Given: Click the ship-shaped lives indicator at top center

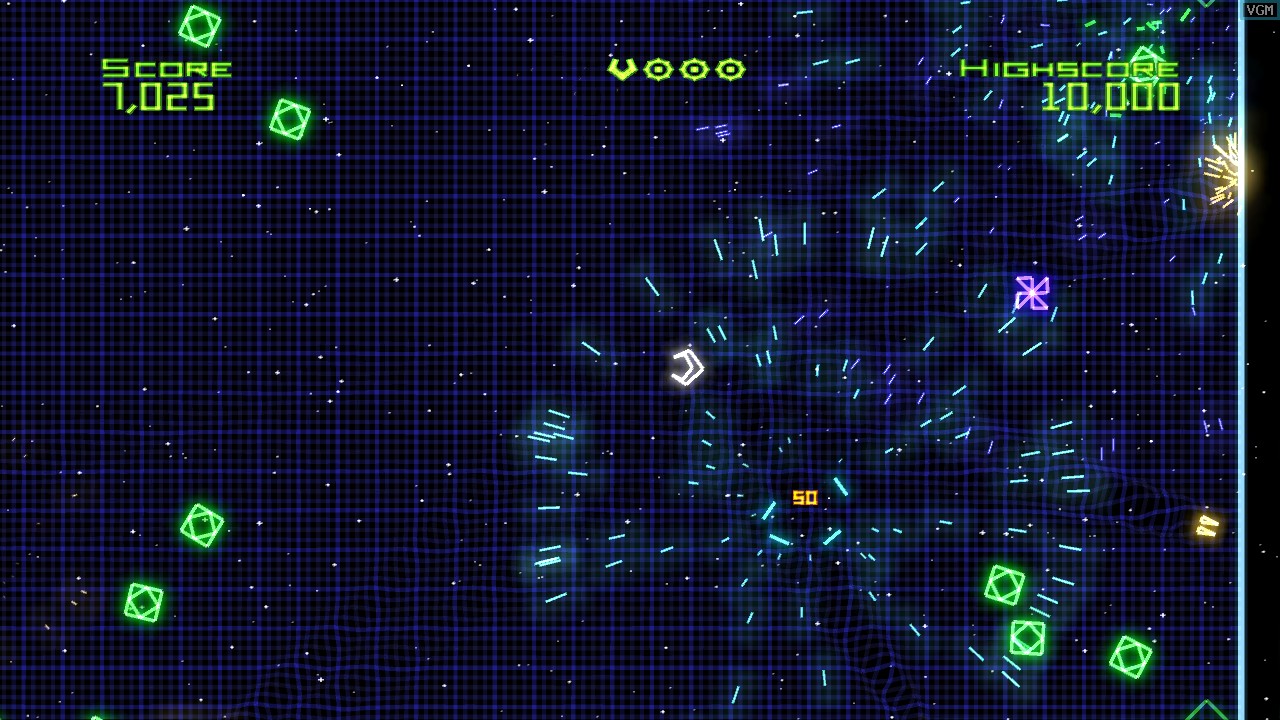Looking at the screenshot, I should click(x=624, y=67).
